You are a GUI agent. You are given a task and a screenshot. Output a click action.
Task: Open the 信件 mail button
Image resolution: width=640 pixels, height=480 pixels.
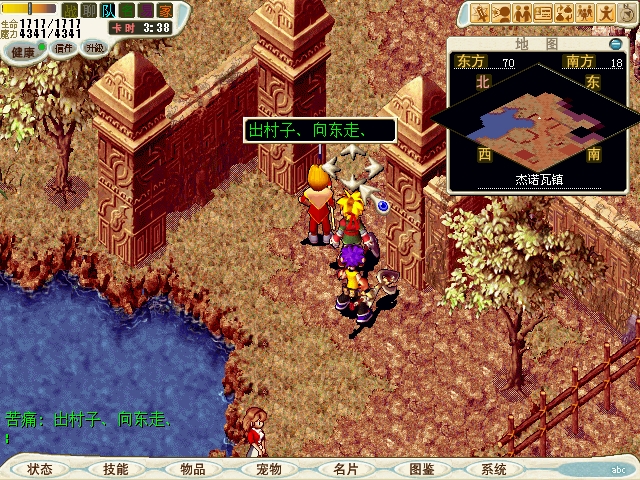[63, 48]
